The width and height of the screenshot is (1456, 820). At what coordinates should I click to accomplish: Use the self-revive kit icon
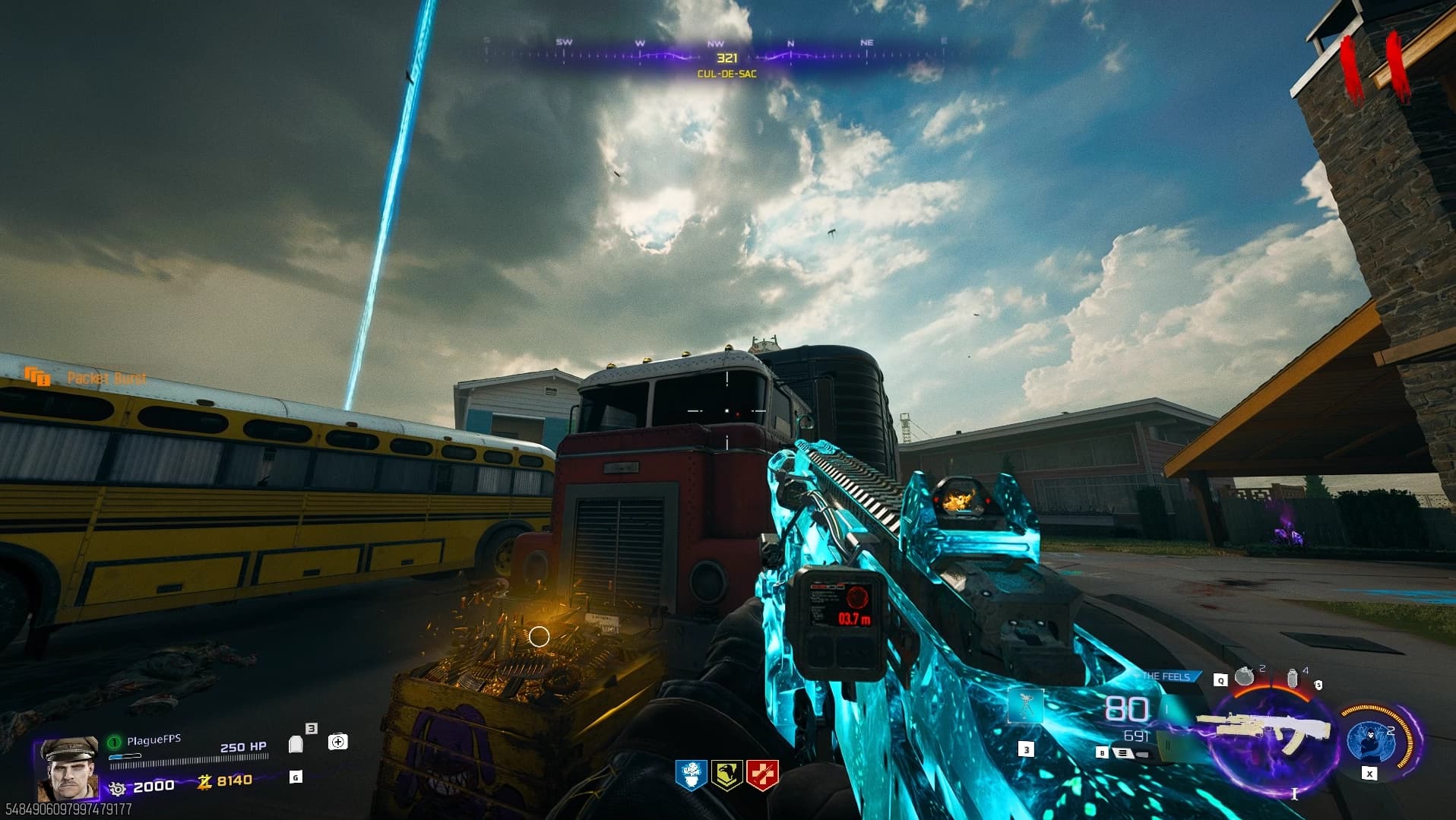point(338,742)
